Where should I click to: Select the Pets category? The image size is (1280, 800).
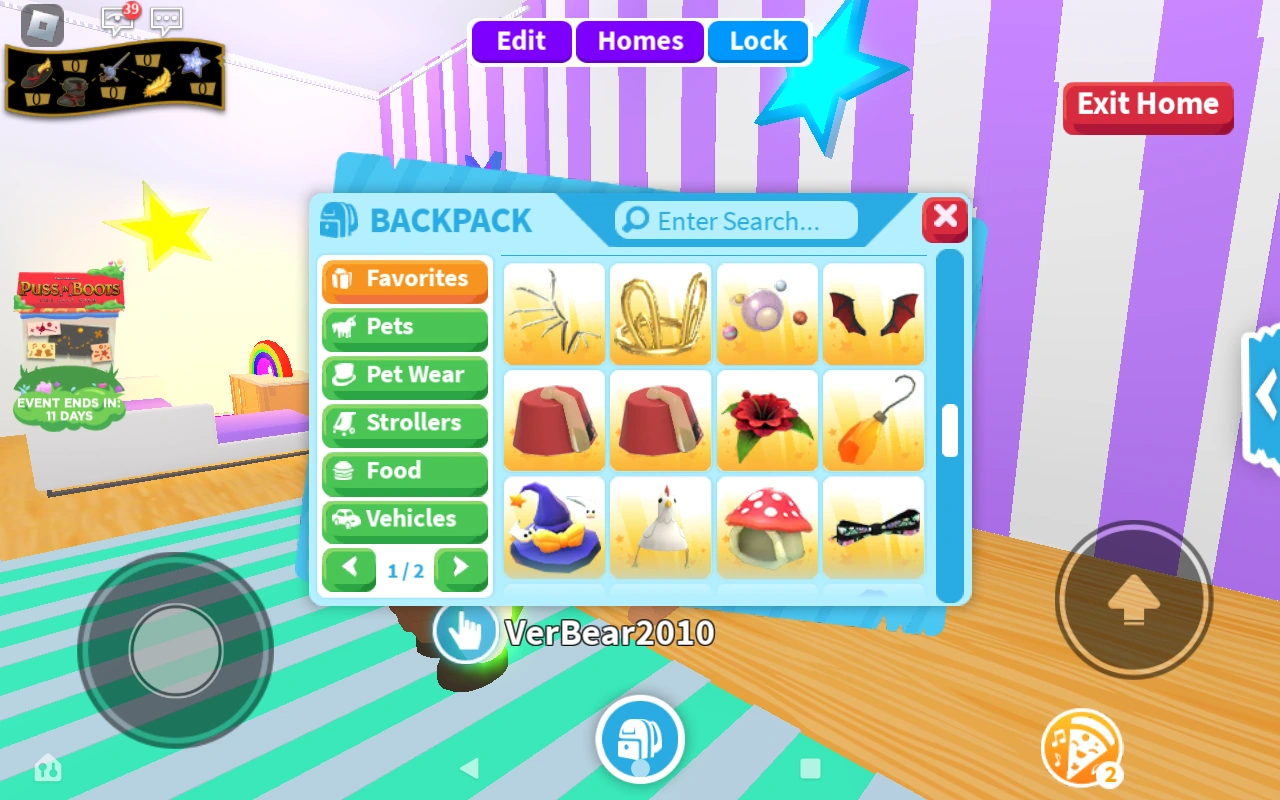point(404,328)
